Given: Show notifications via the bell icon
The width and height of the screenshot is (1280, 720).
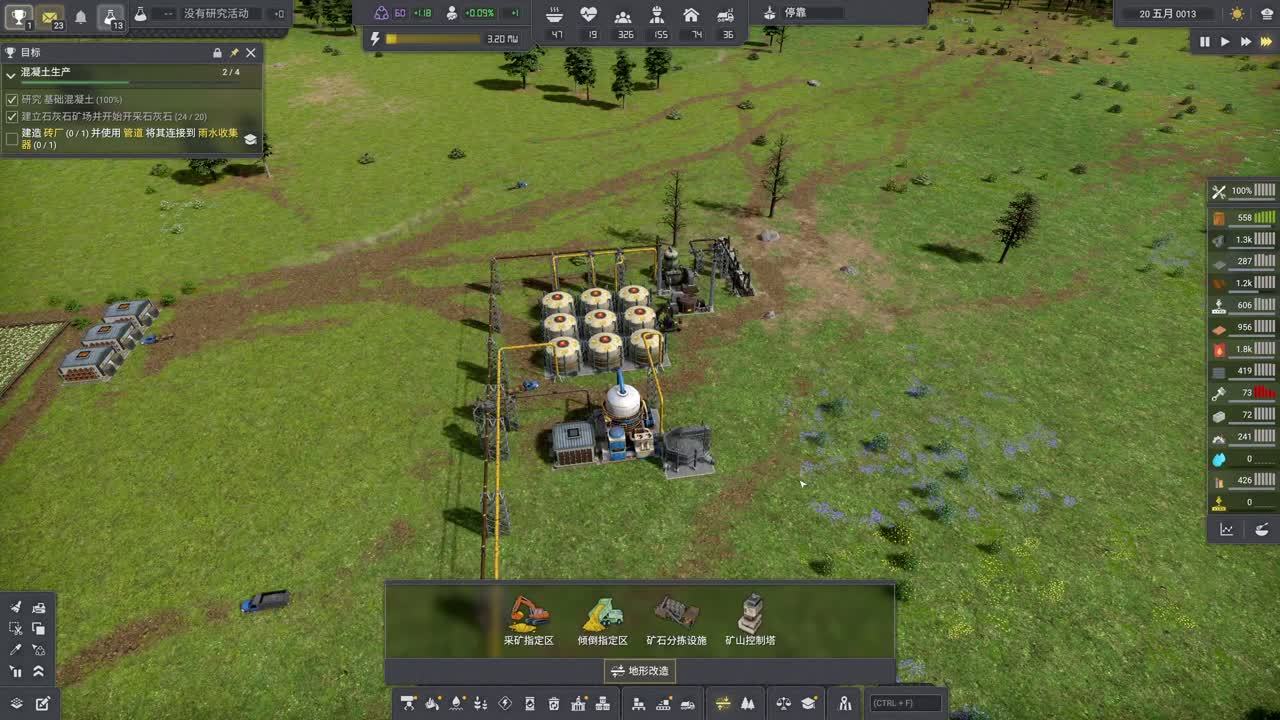Looking at the screenshot, I should coord(81,16).
